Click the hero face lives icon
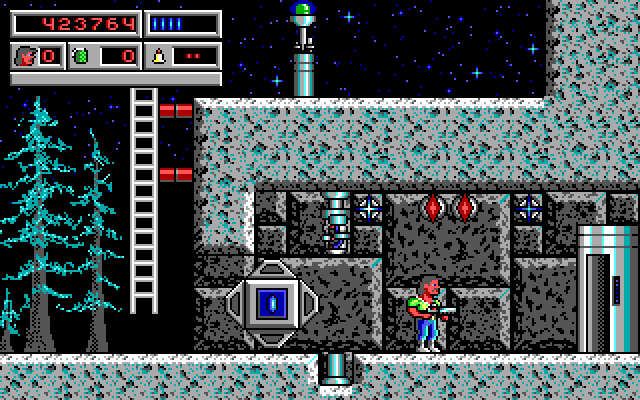 coord(25,56)
